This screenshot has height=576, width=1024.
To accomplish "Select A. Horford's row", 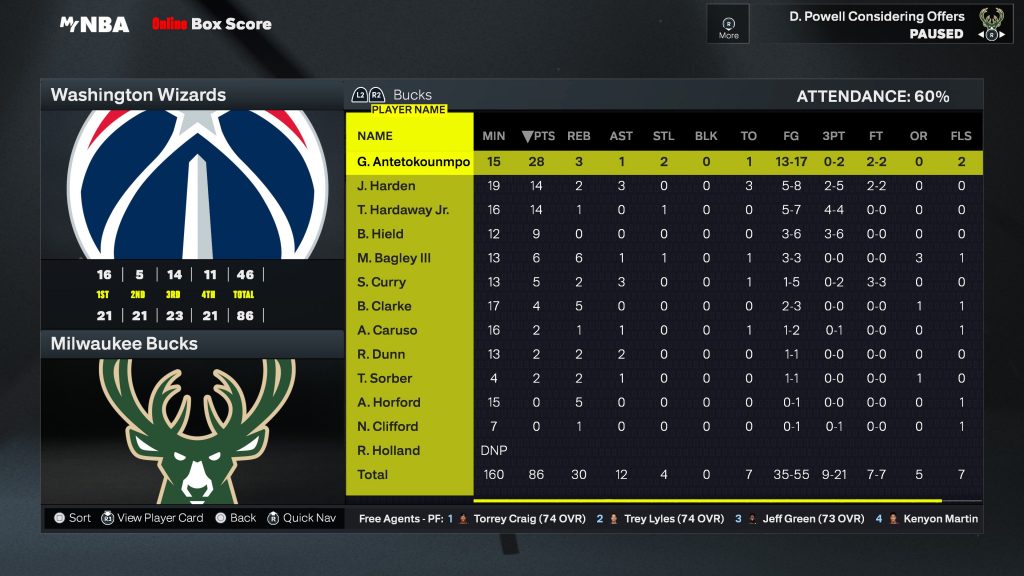I will coord(388,402).
